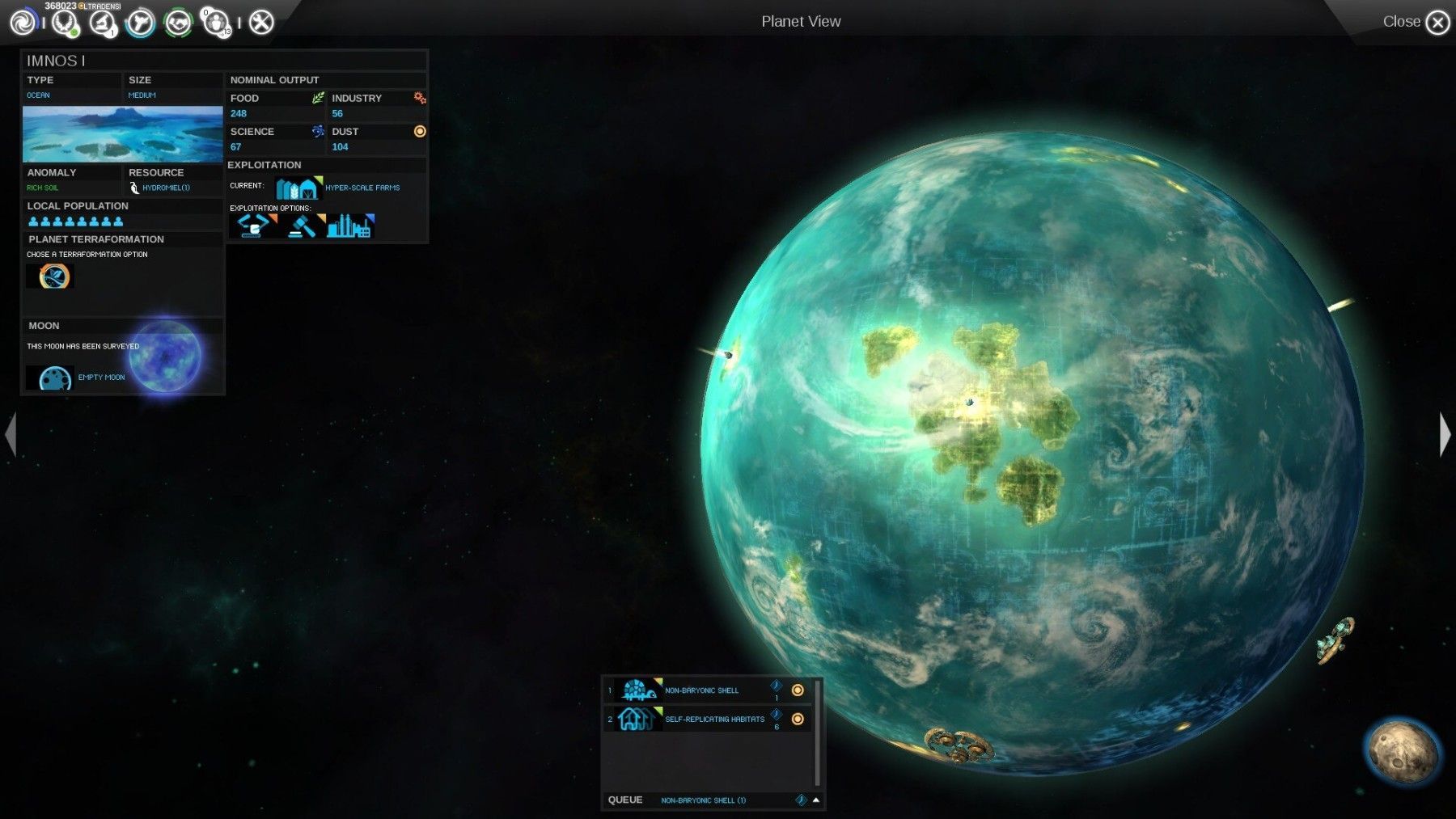
Task: Open the galaxy spiral view icon
Action: click(23, 22)
